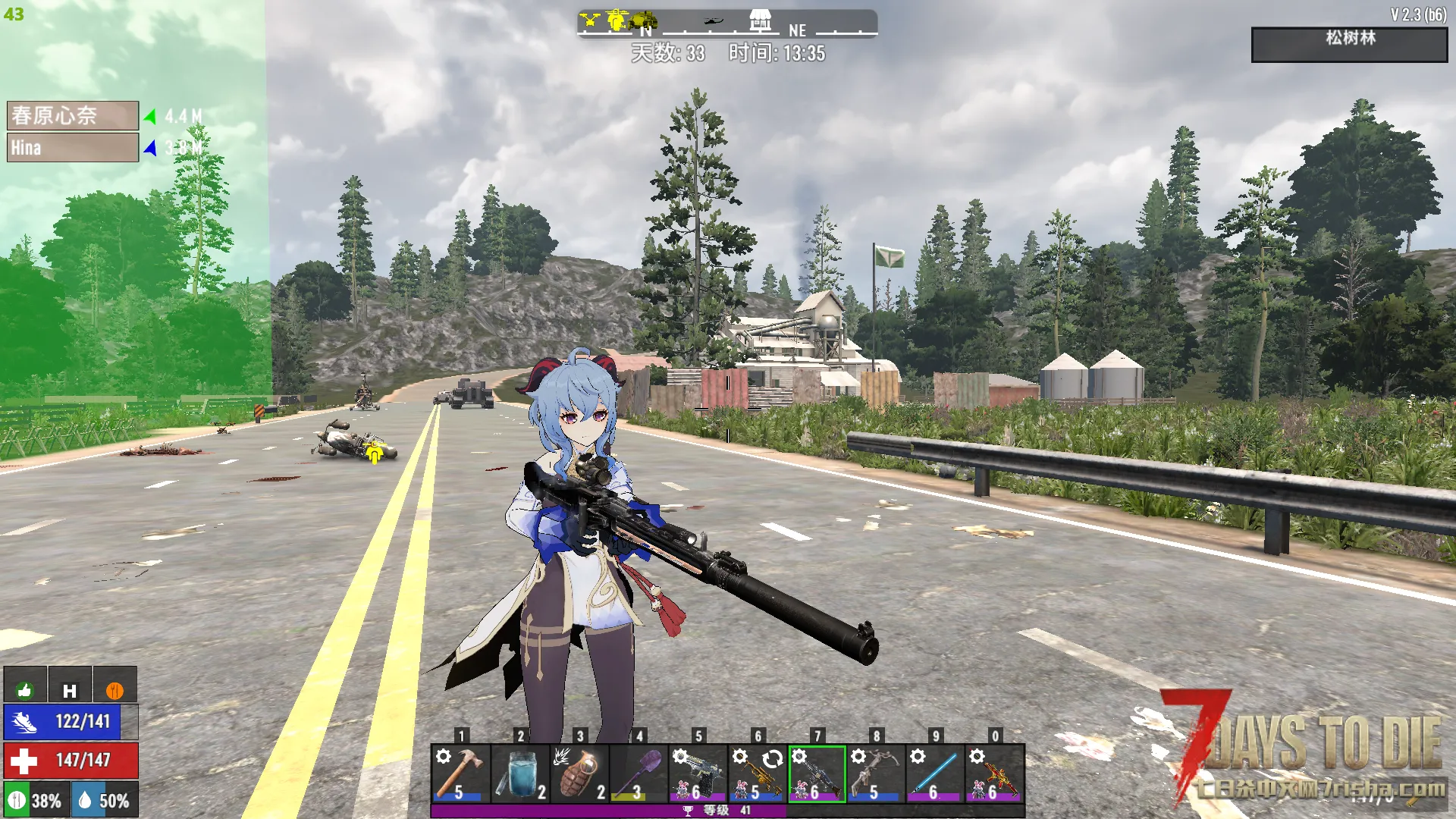The image size is (1456, 819).
Task: Click the highlighted sniper rifle slot
Action: (x=817, y=773)
